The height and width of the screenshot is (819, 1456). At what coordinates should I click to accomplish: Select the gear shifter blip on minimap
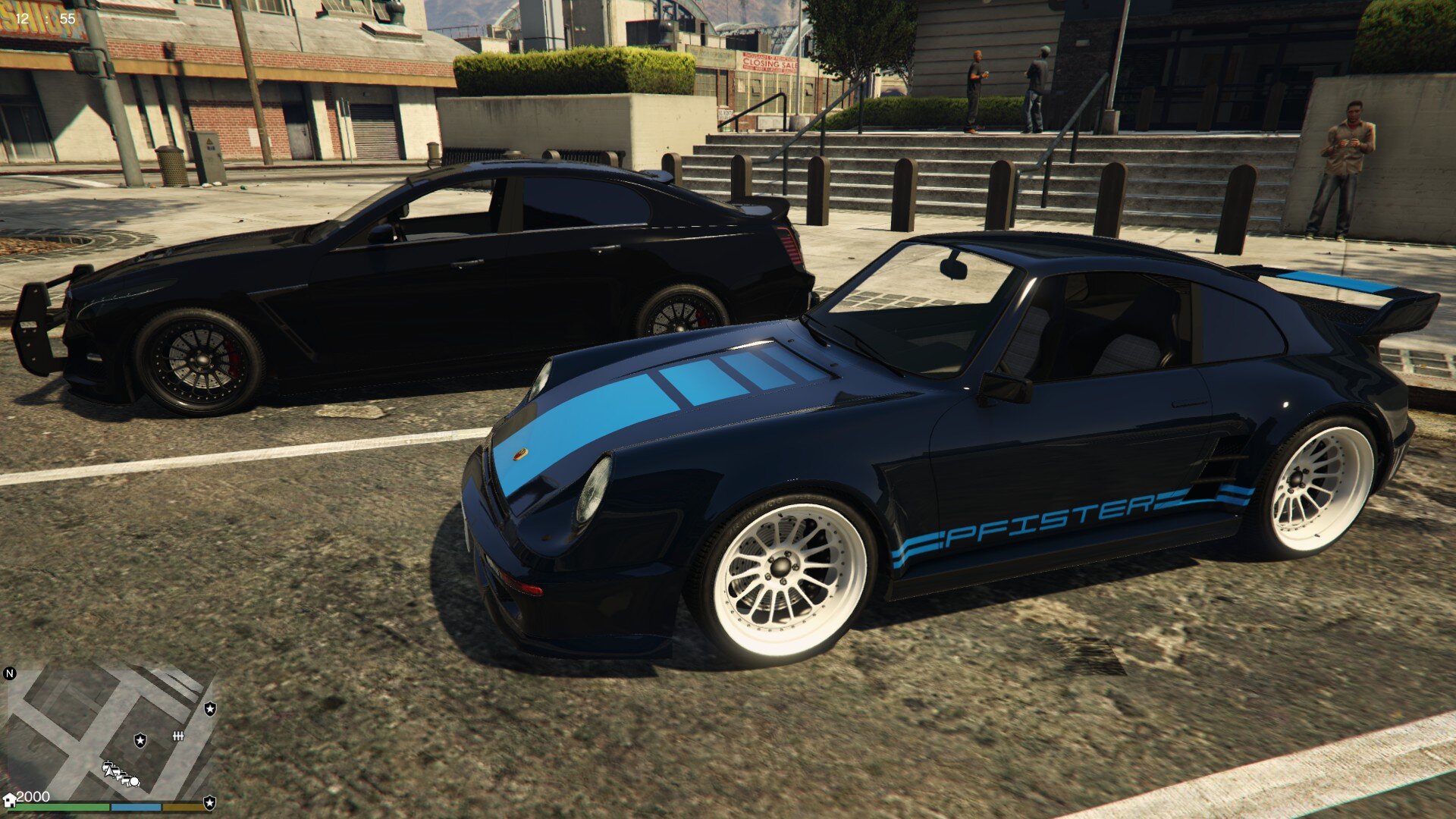pyautogui.click(x=179, y=736)
